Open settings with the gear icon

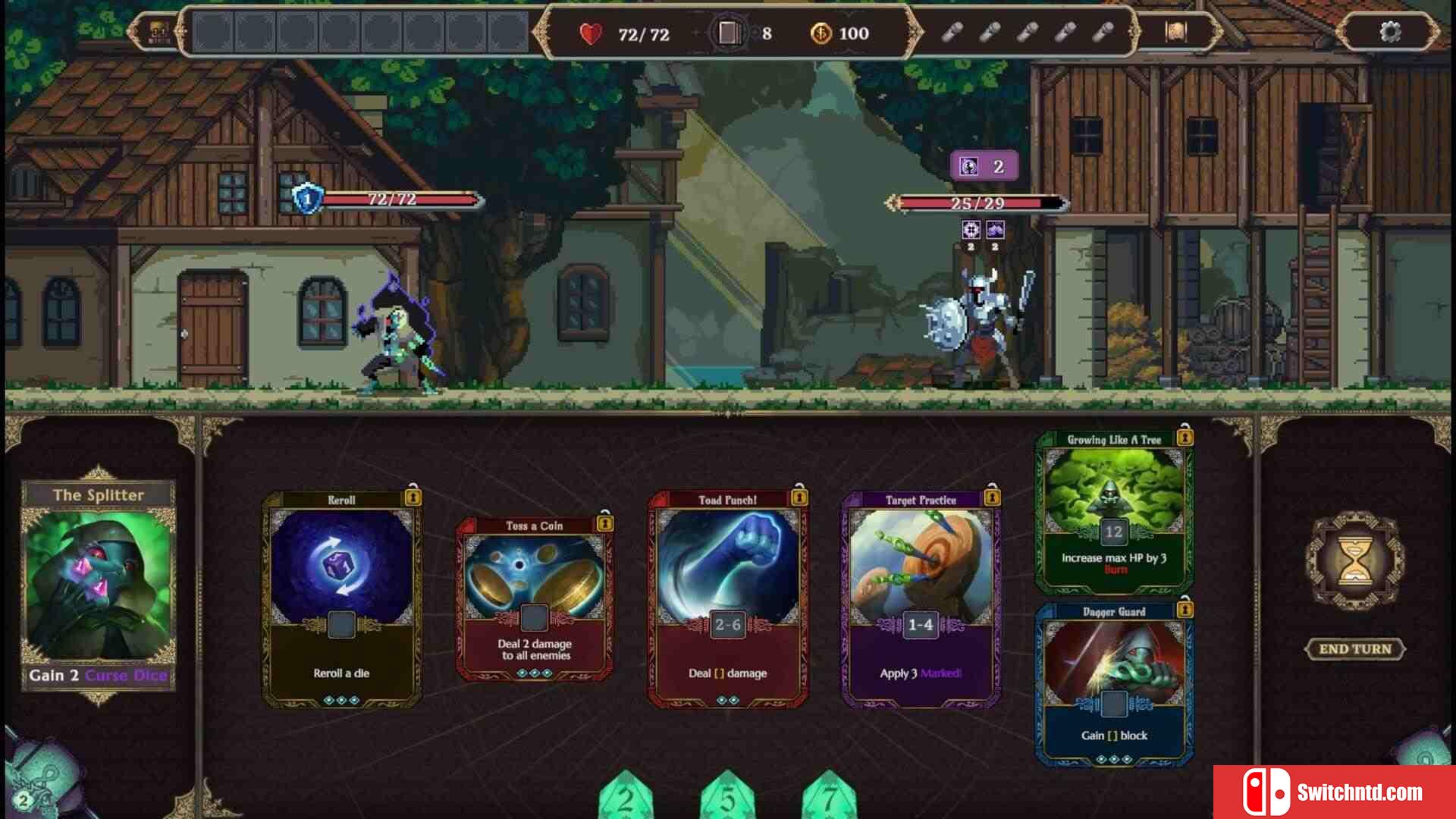pyautogui.click(x=1390, y=32)
